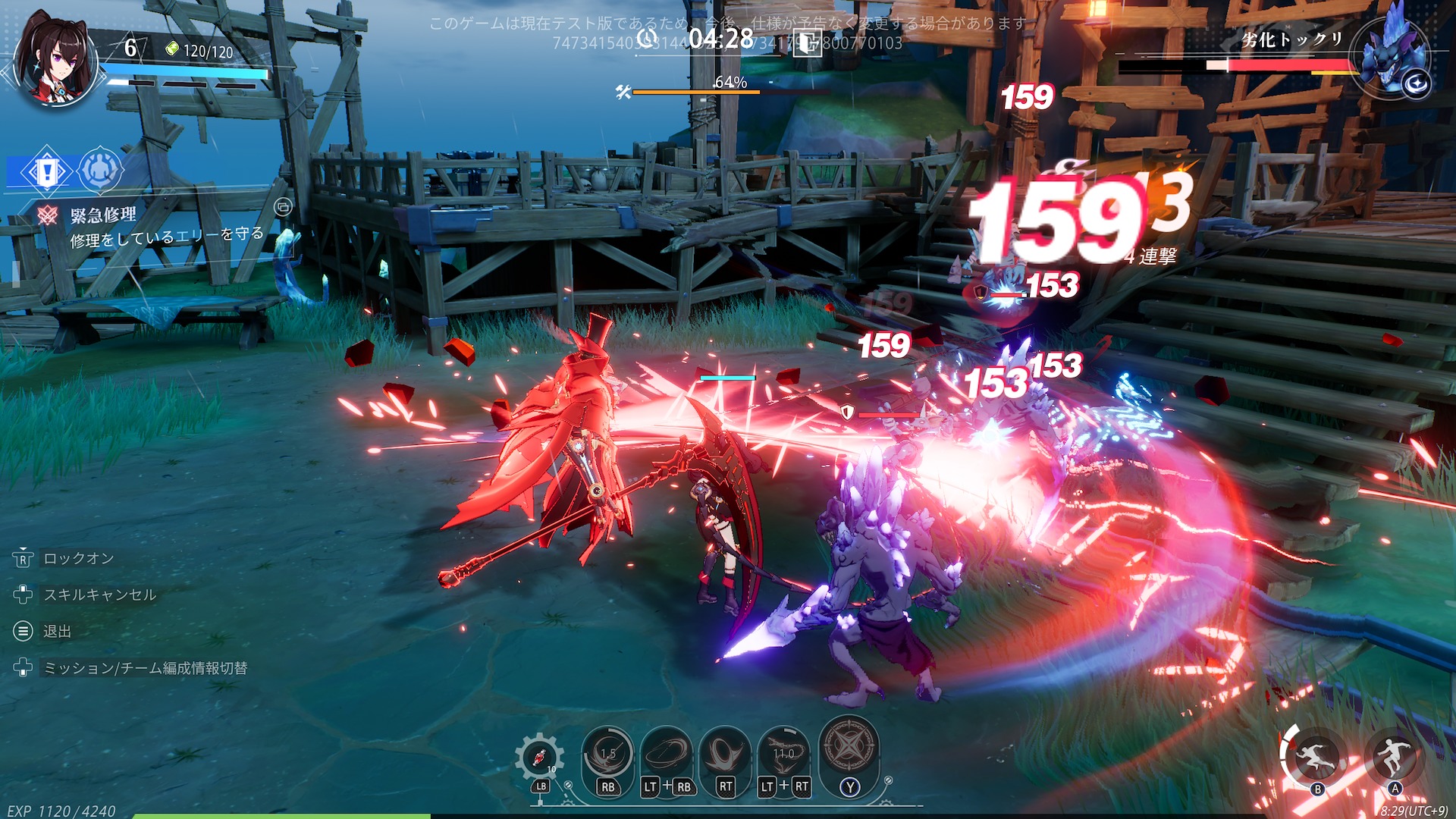The height and width of the screenshot is (819, 1456).
Task: Choose the ロックオン lock-on option
Action: click(x=78, y=559)
